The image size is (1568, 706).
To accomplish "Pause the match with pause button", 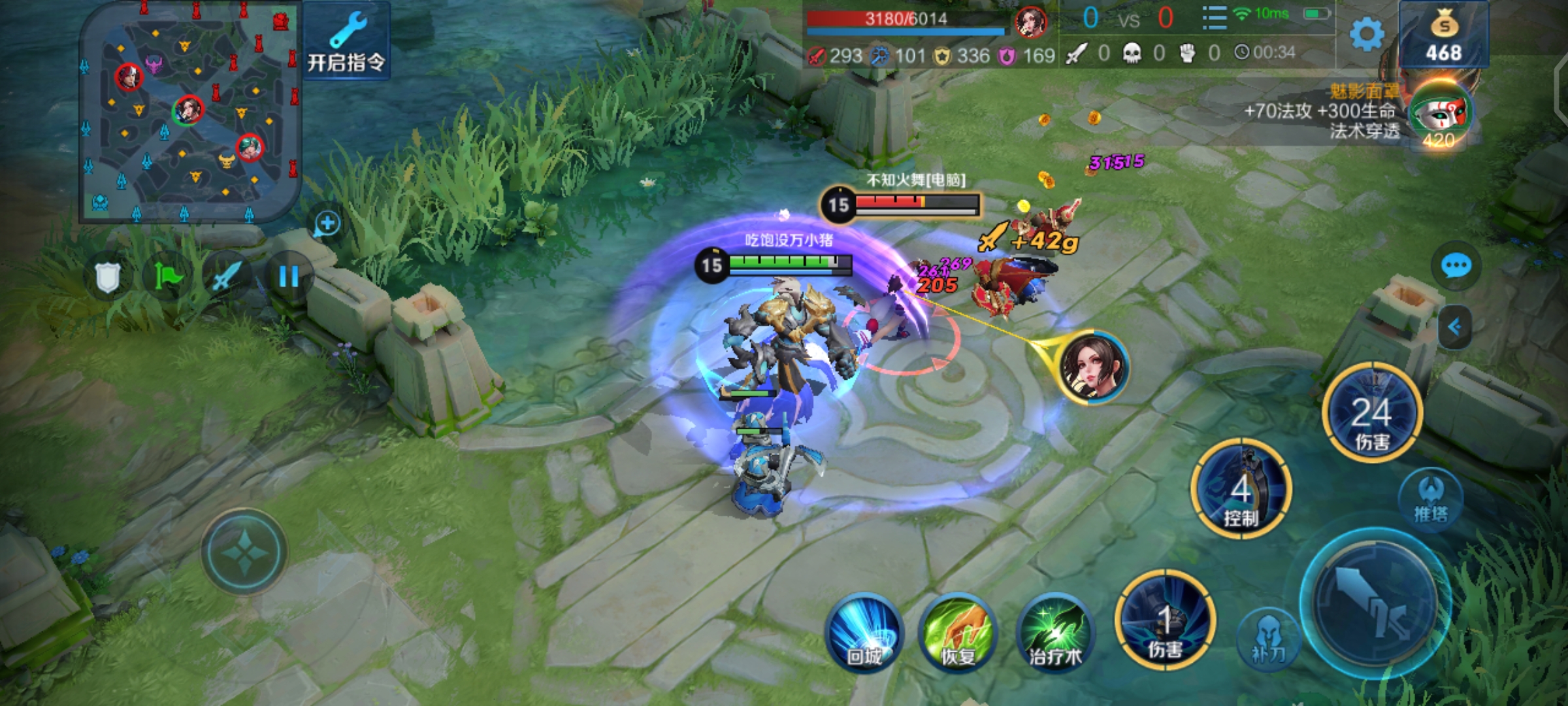I will [288, 277].
